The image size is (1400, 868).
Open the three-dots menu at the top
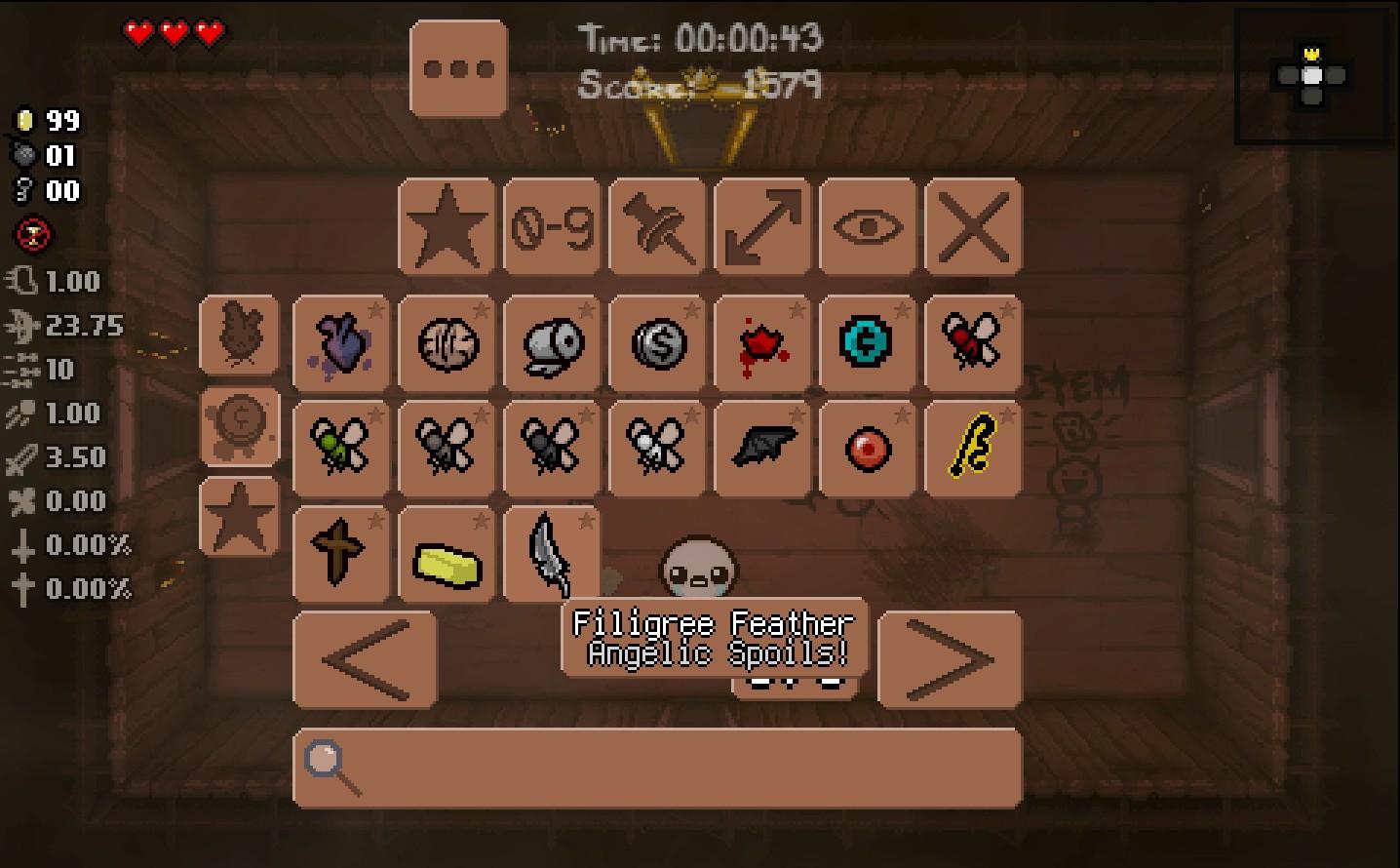[x=458, y=66]
